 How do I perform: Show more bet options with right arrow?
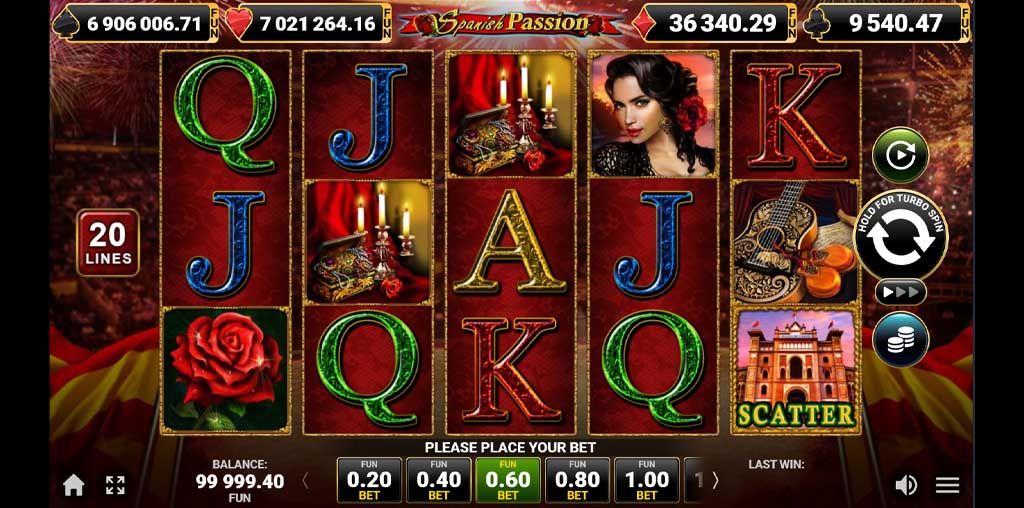click(715, 481)
